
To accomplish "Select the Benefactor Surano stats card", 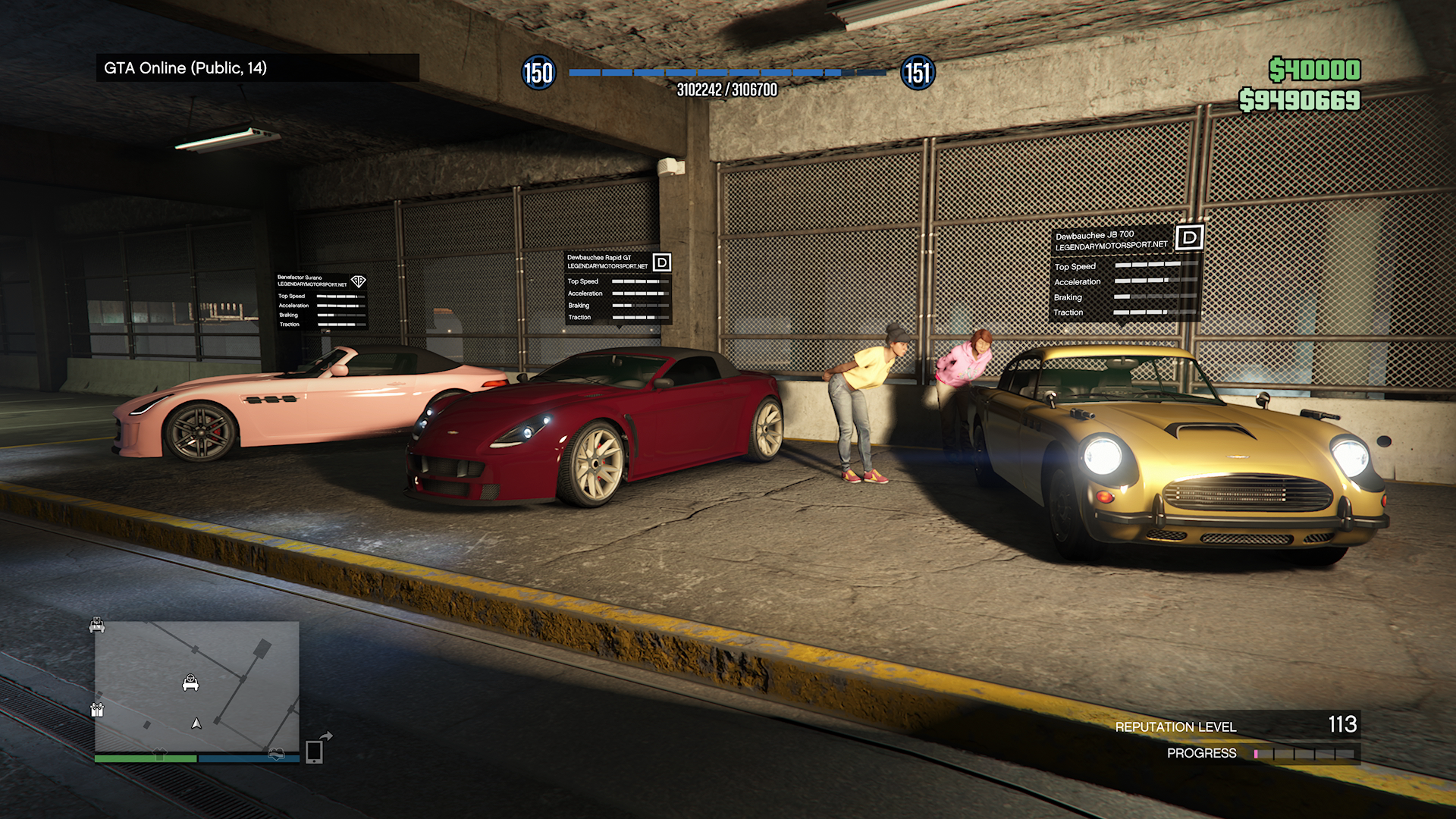I will [x=322, y=301].
